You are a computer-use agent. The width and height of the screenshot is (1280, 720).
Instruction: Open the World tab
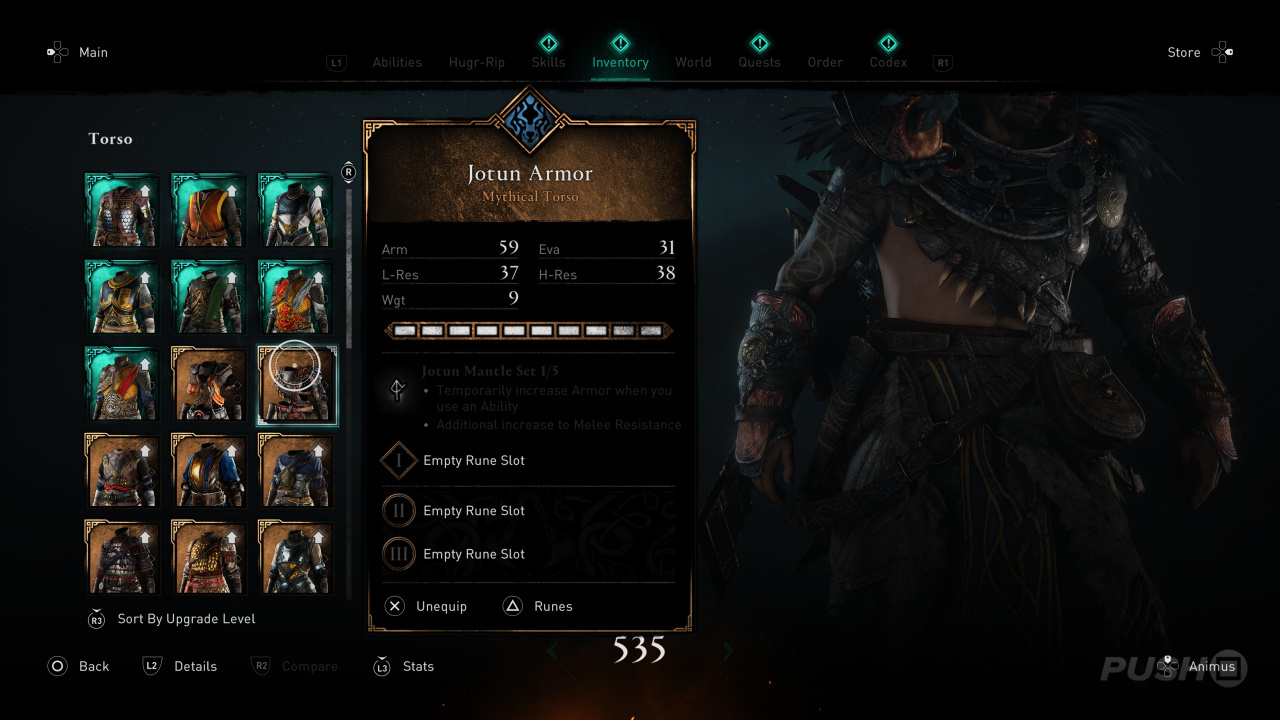693,62
